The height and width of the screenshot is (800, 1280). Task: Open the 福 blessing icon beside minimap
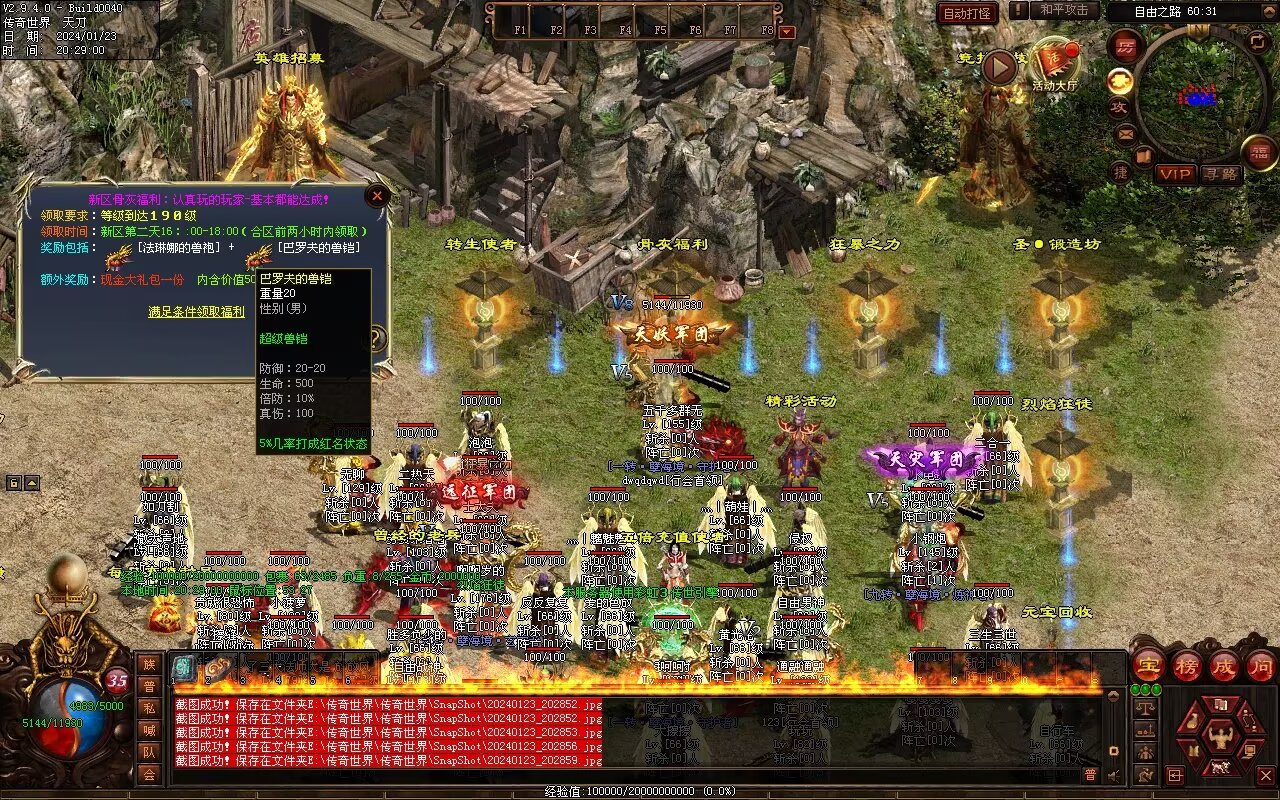point(1260,152)
